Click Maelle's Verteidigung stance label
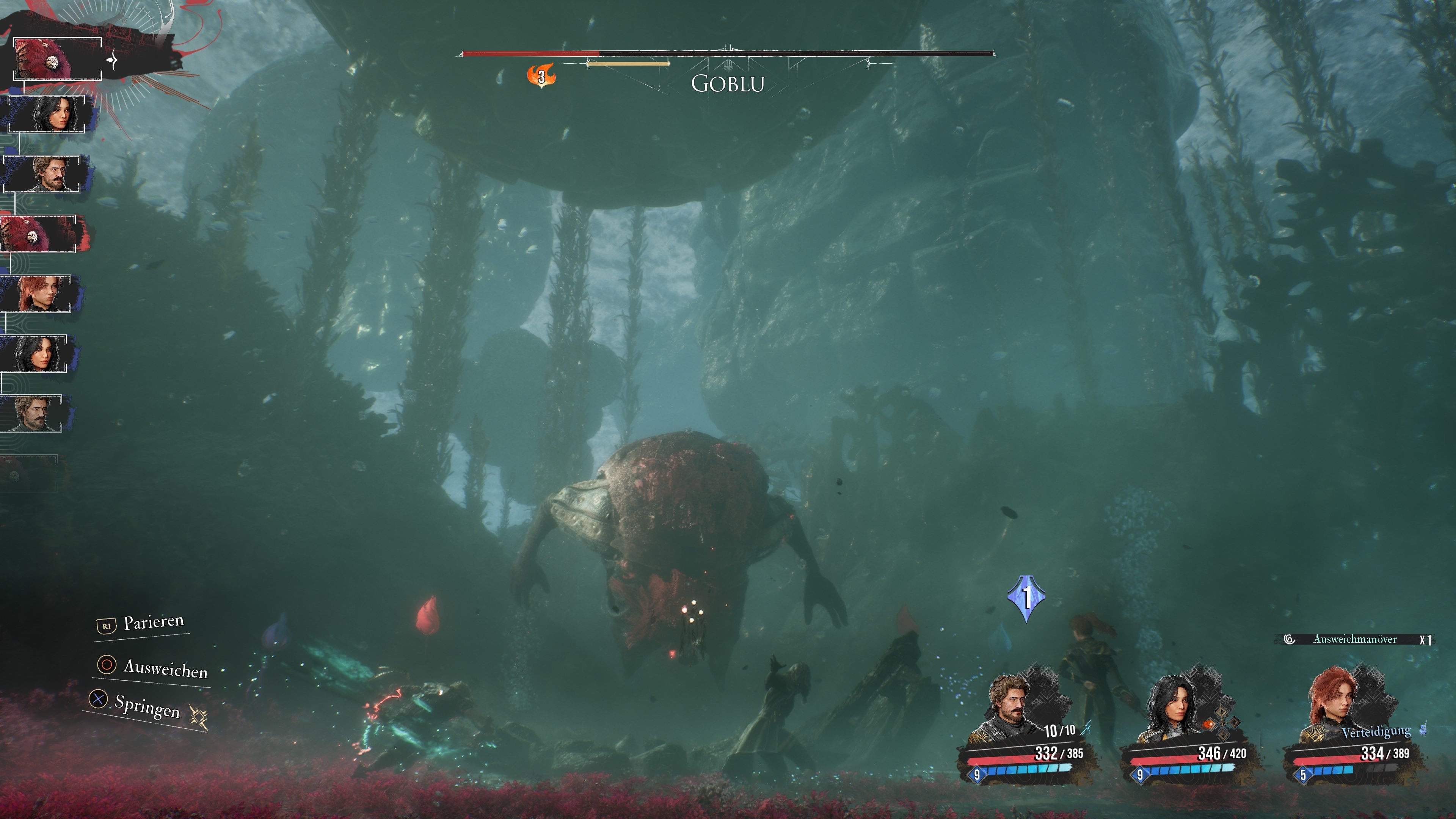 [1376, 732]
